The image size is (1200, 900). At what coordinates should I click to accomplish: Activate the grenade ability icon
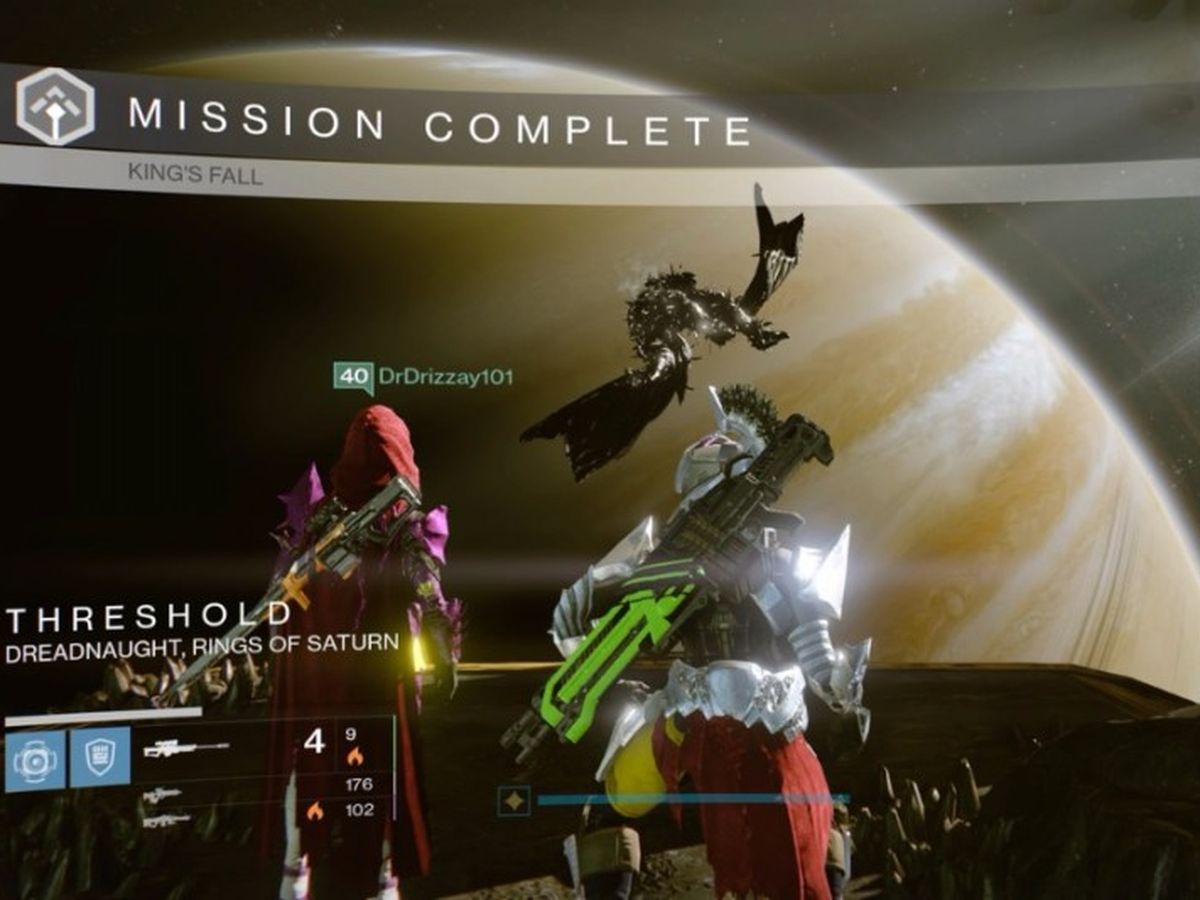(36, 759)
